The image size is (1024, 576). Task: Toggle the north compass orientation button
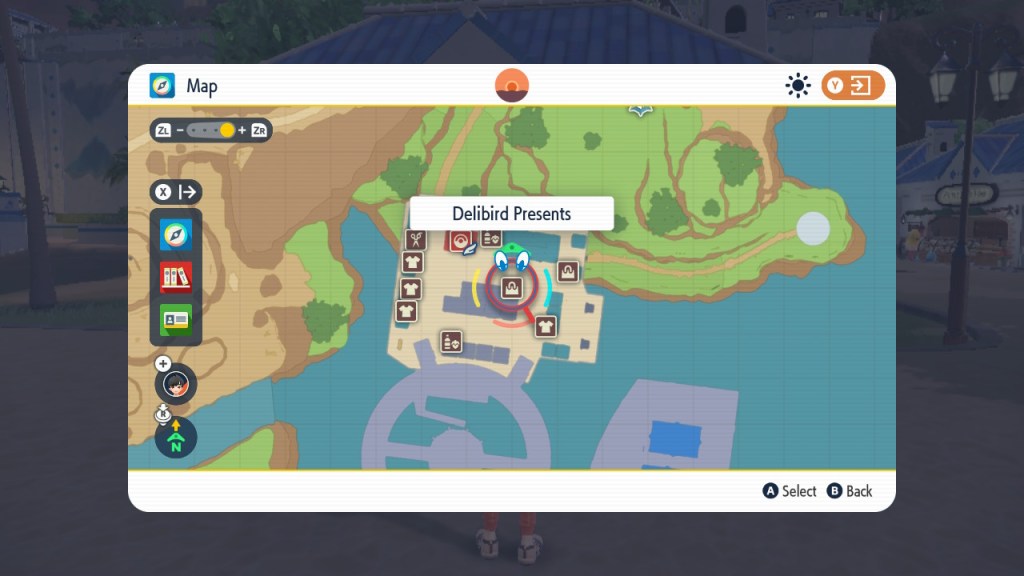(x=176, y=436)
